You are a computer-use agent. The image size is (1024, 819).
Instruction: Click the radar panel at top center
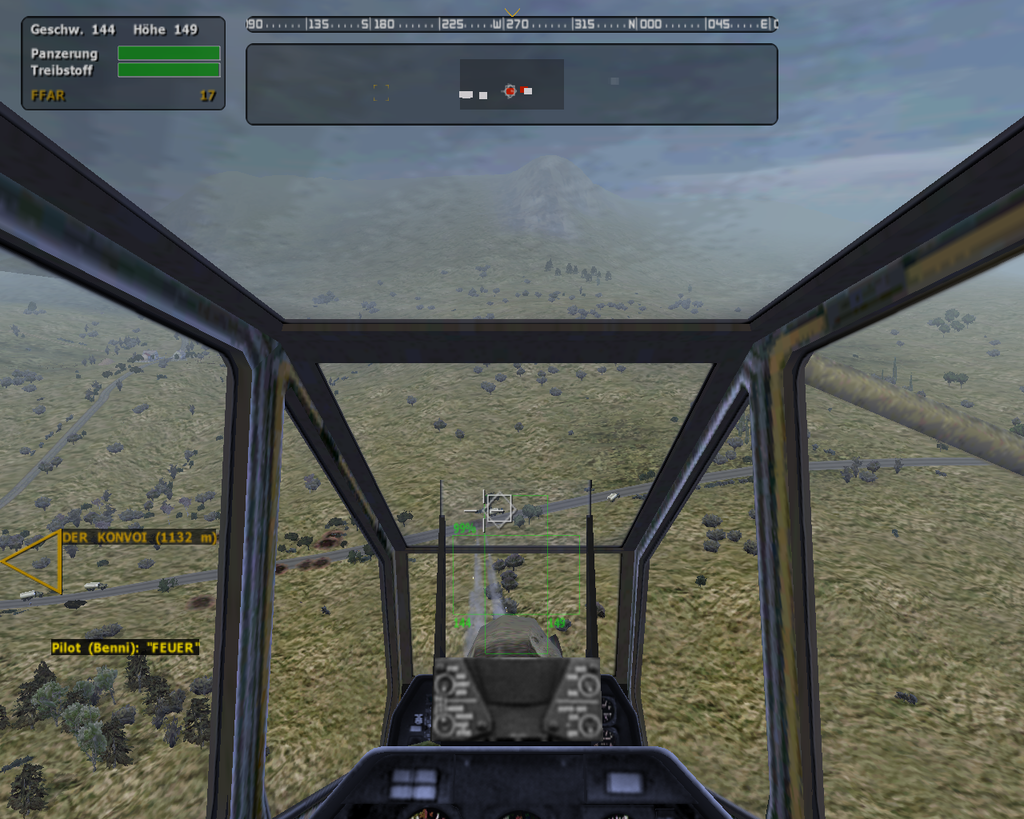coord(511,84)
